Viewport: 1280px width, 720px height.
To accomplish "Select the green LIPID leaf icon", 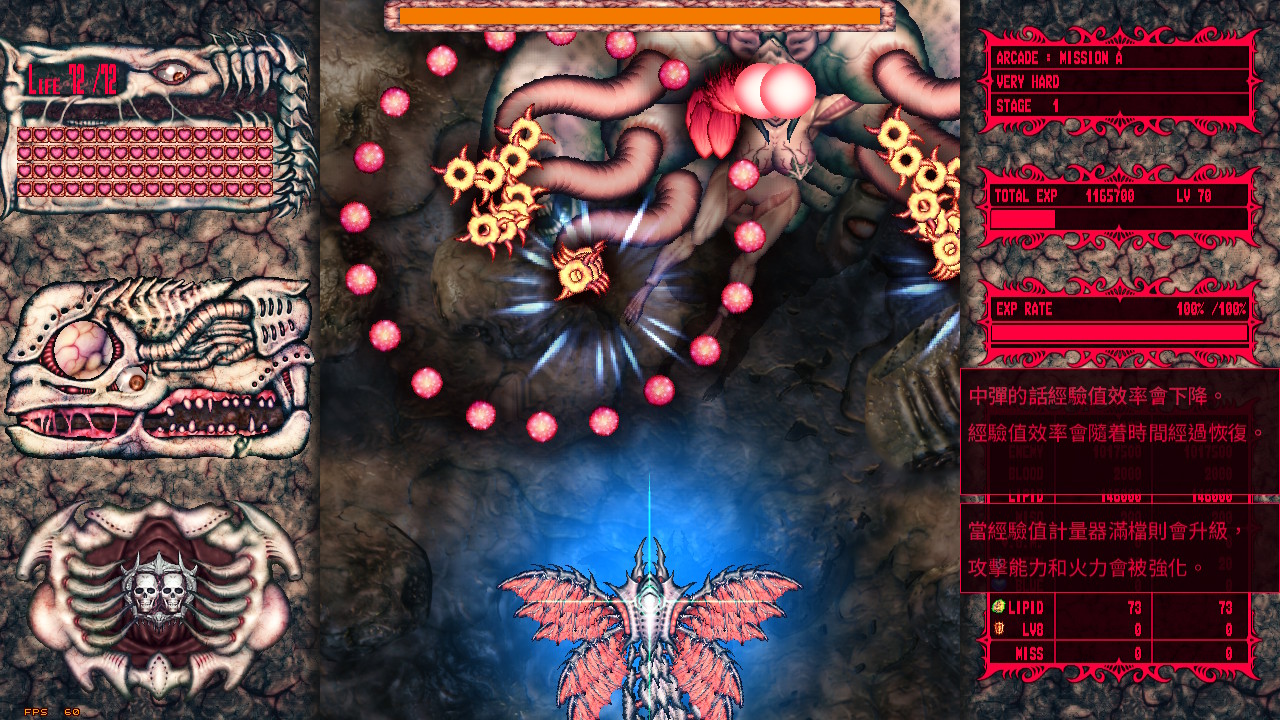I will [x=996, y=607].
